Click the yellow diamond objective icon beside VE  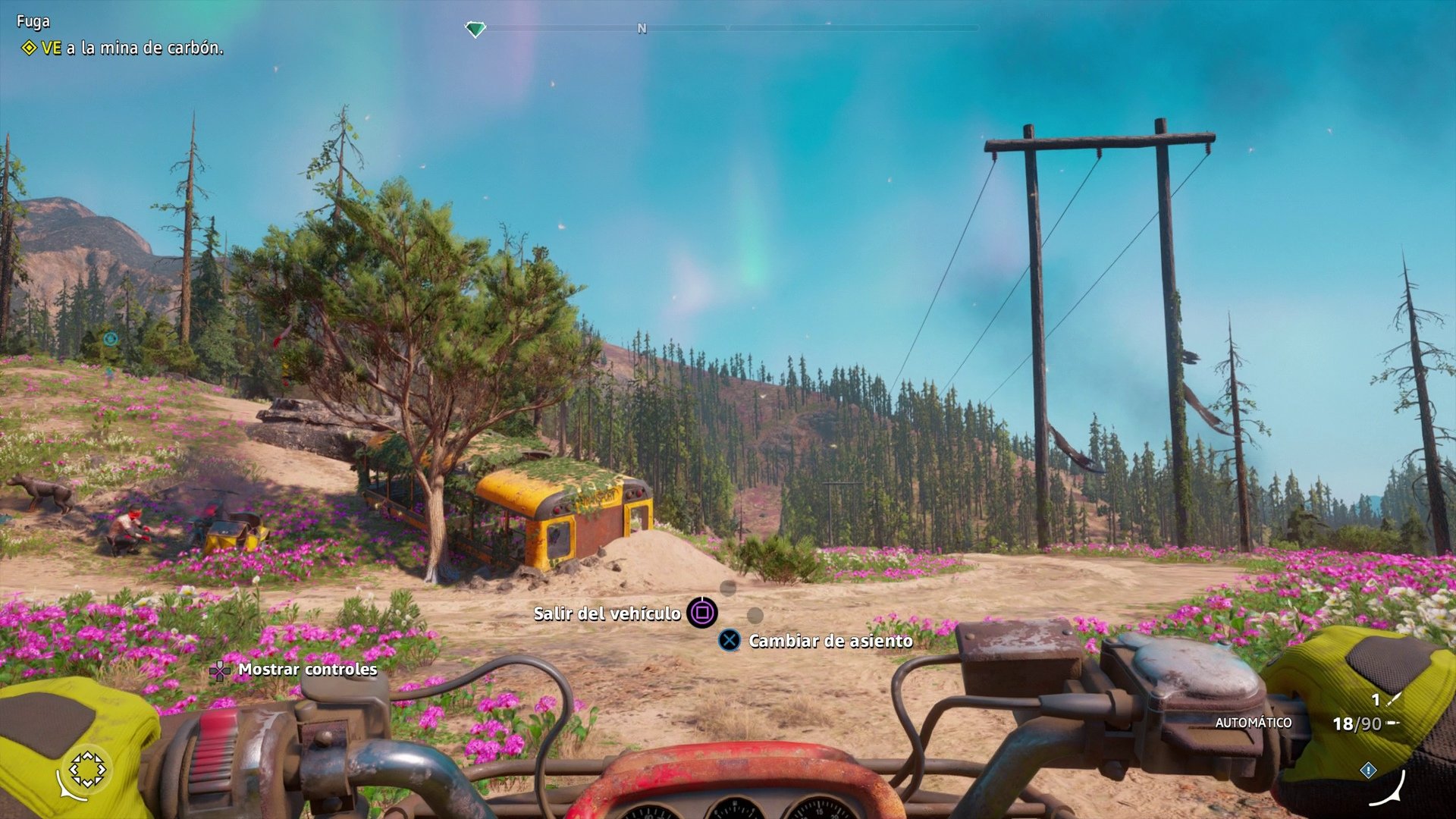coord(28,45)
